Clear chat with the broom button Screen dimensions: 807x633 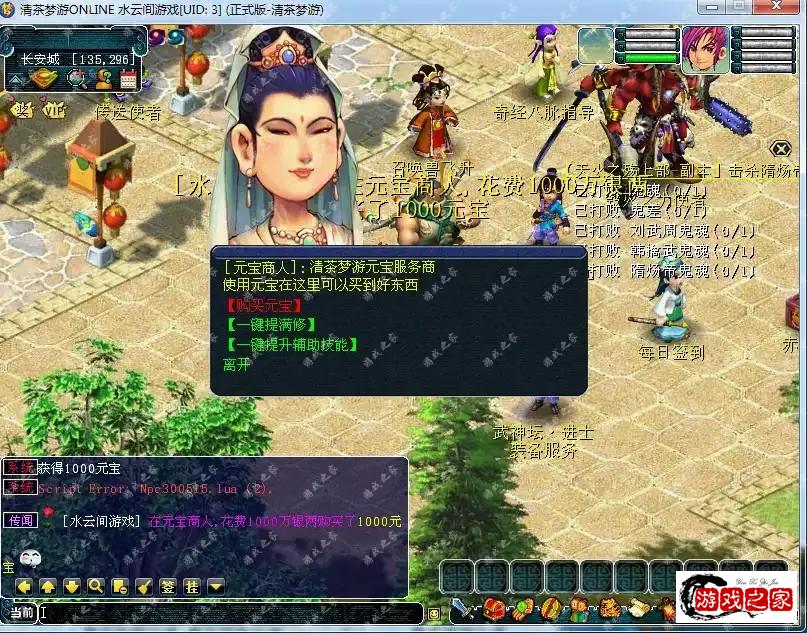[144, 586]
